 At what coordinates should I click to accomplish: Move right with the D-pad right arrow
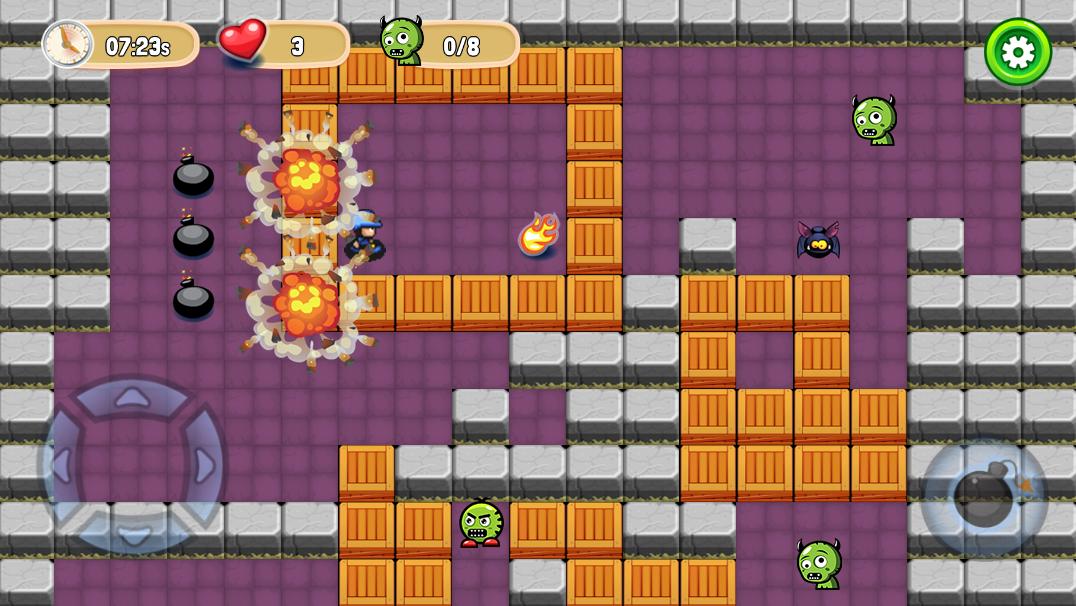tap(203, 466)
